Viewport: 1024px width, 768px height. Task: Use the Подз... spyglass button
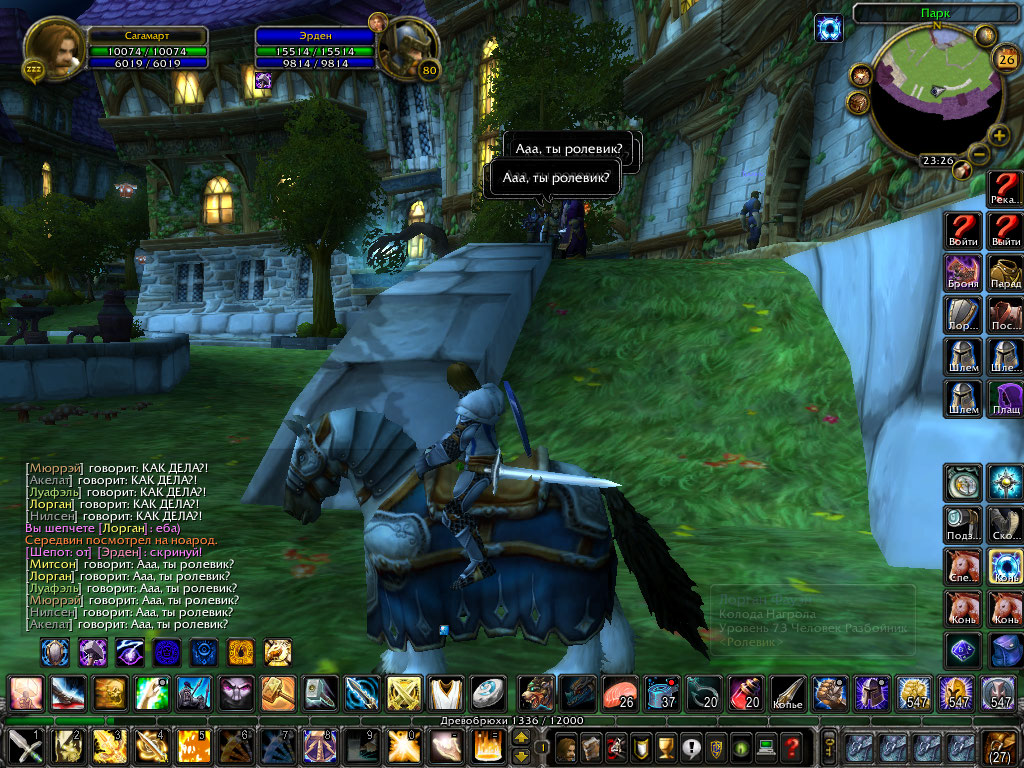coord(963,523)
